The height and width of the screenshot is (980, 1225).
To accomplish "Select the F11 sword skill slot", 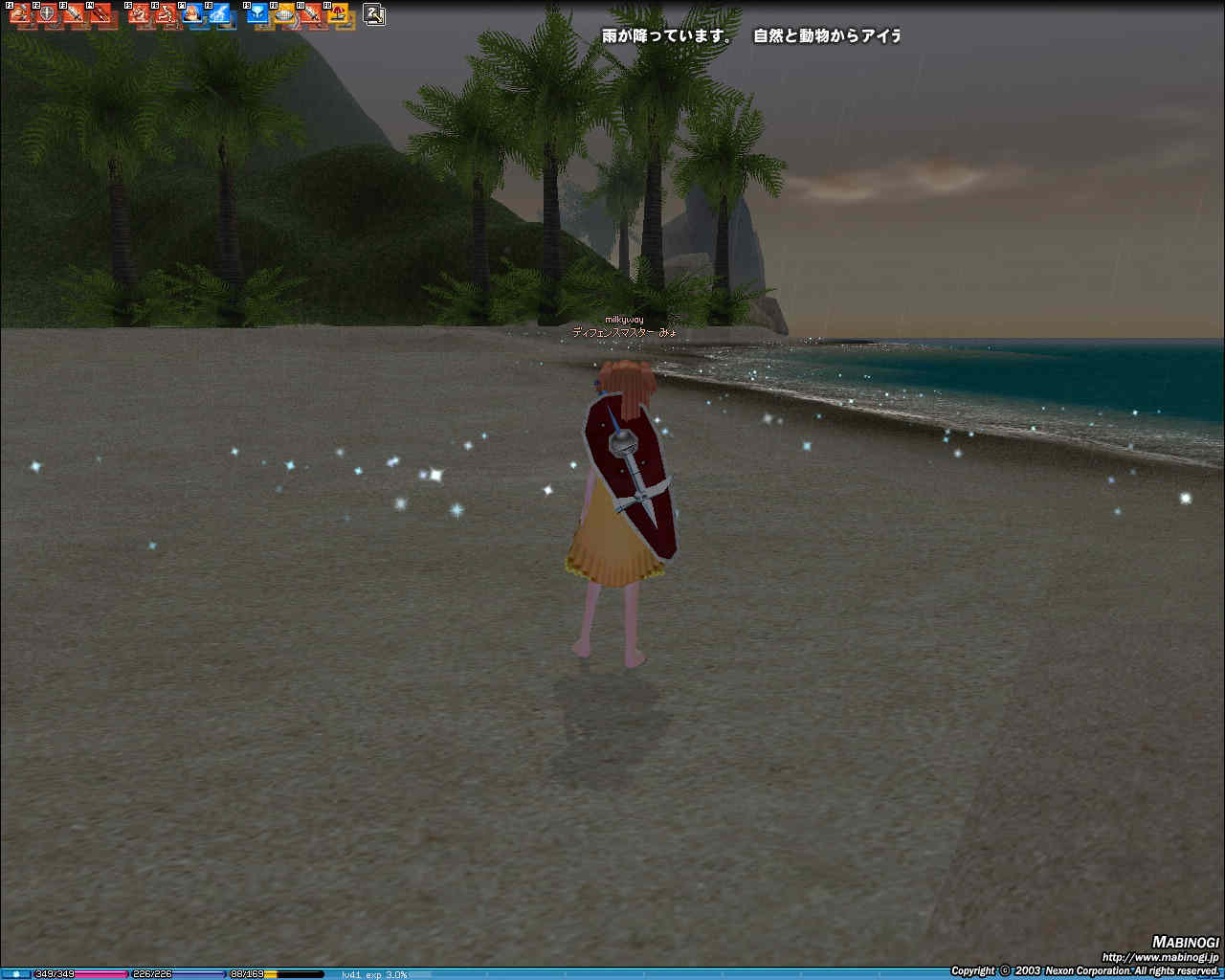I will [x=311, y=15].
